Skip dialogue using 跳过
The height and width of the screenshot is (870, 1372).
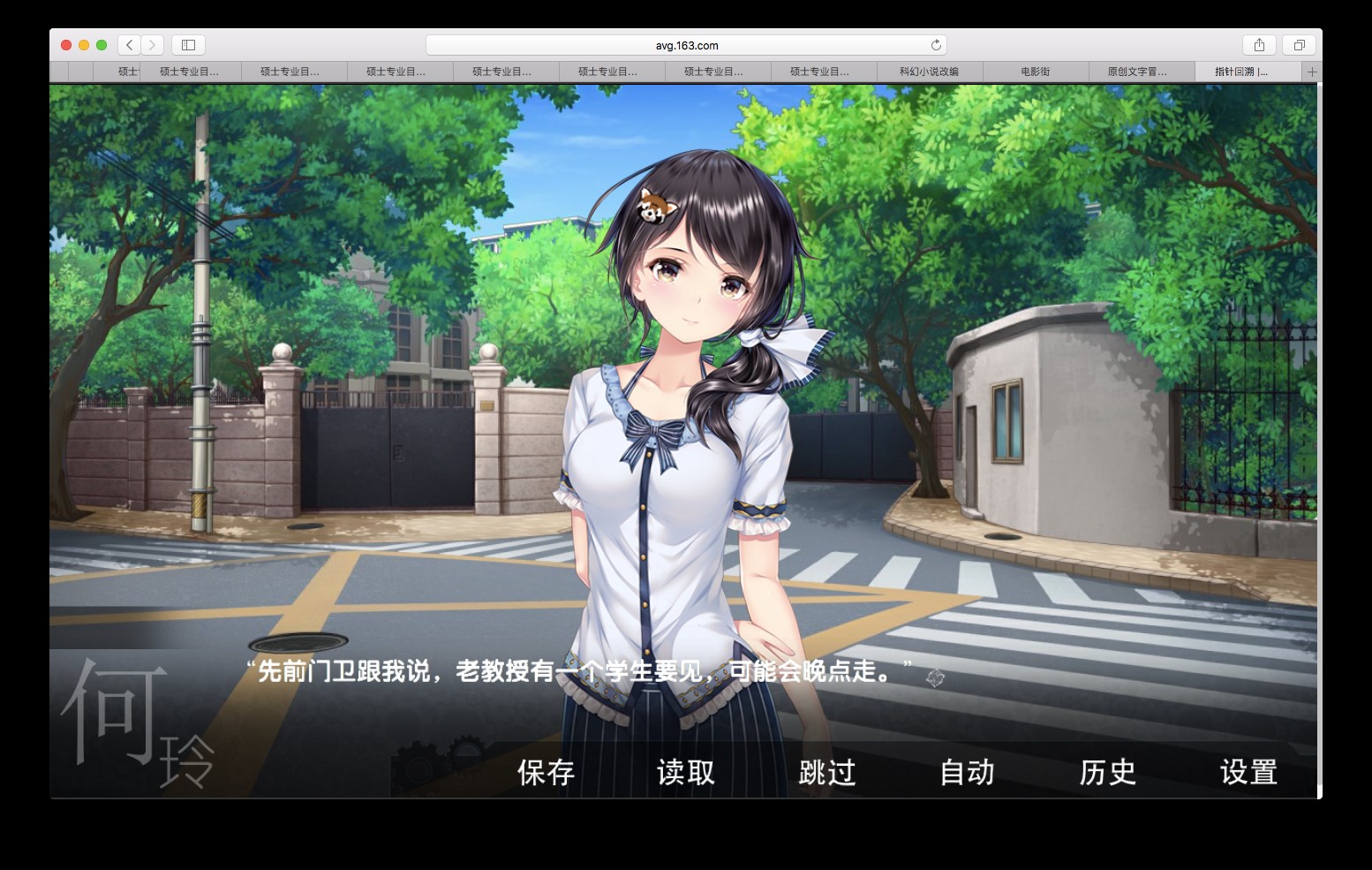(x=827, y=772)
